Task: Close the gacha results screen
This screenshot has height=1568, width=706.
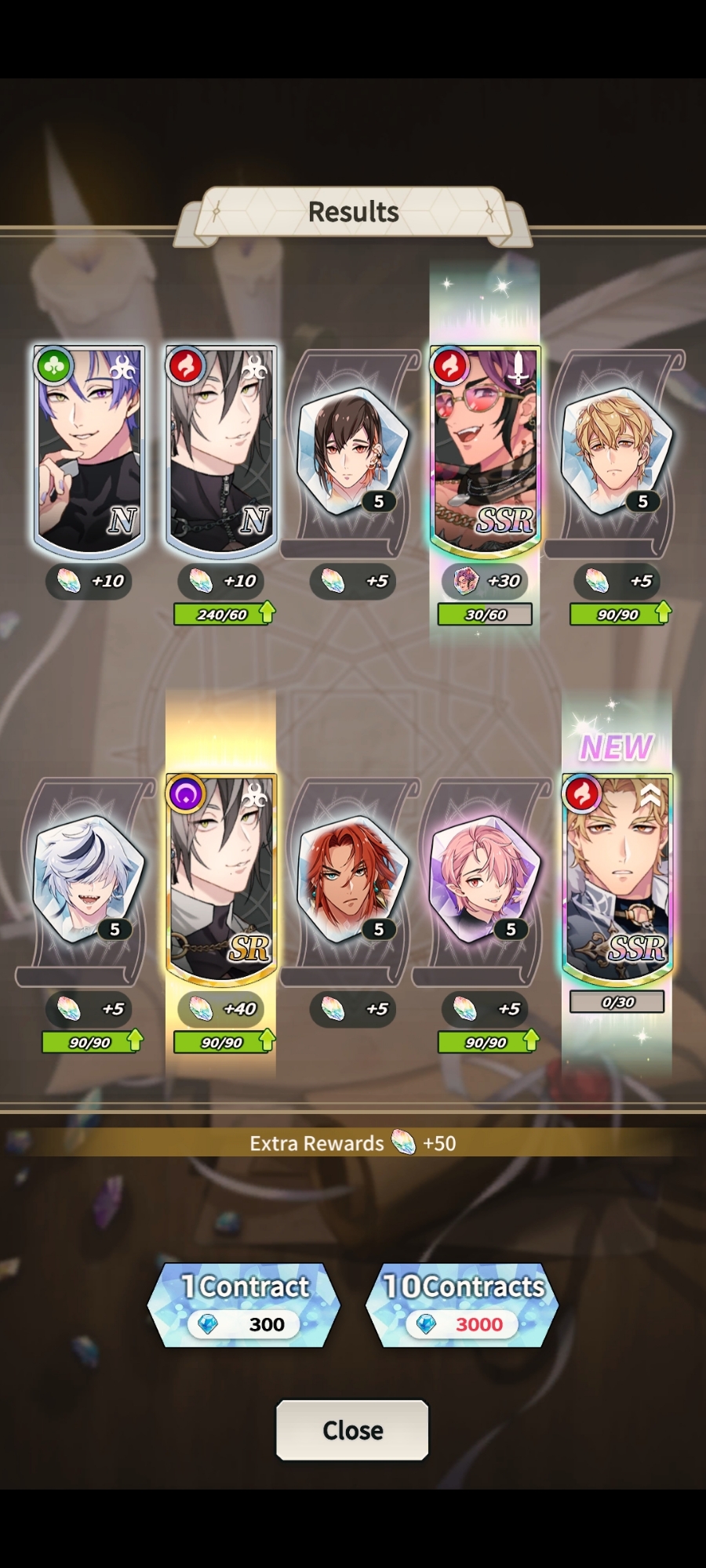Action: tap(352, 1430)
